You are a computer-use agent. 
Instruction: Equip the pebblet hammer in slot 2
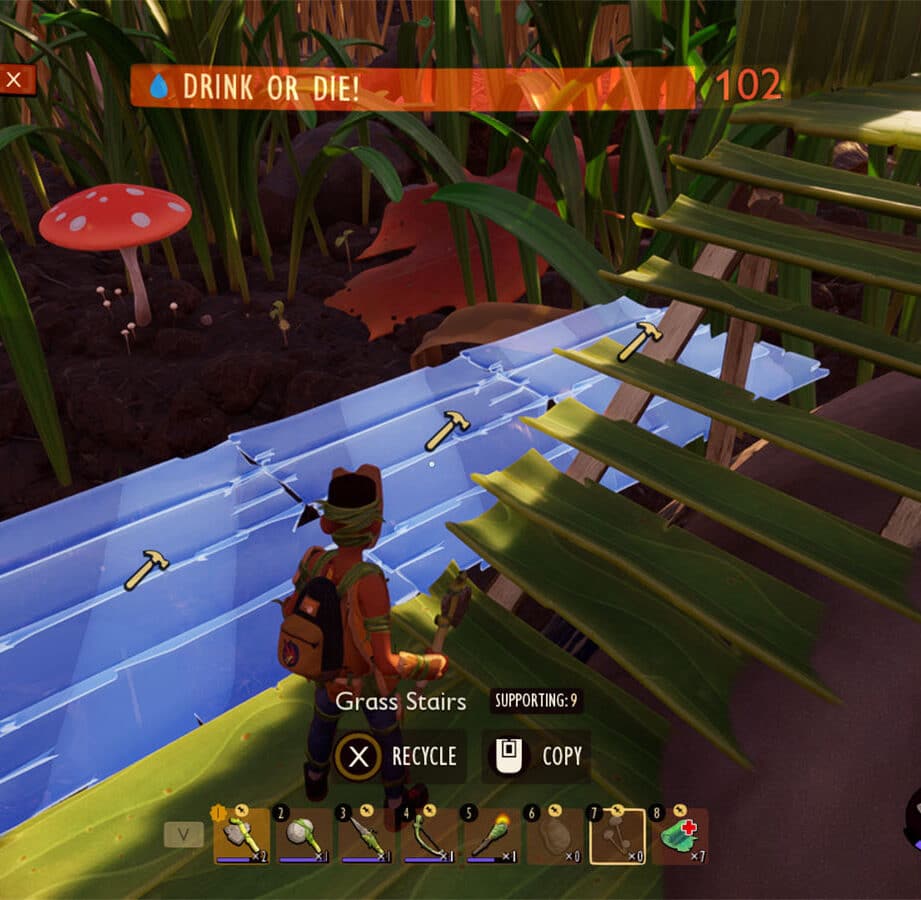pyautogui.click(x=304, y=836)
